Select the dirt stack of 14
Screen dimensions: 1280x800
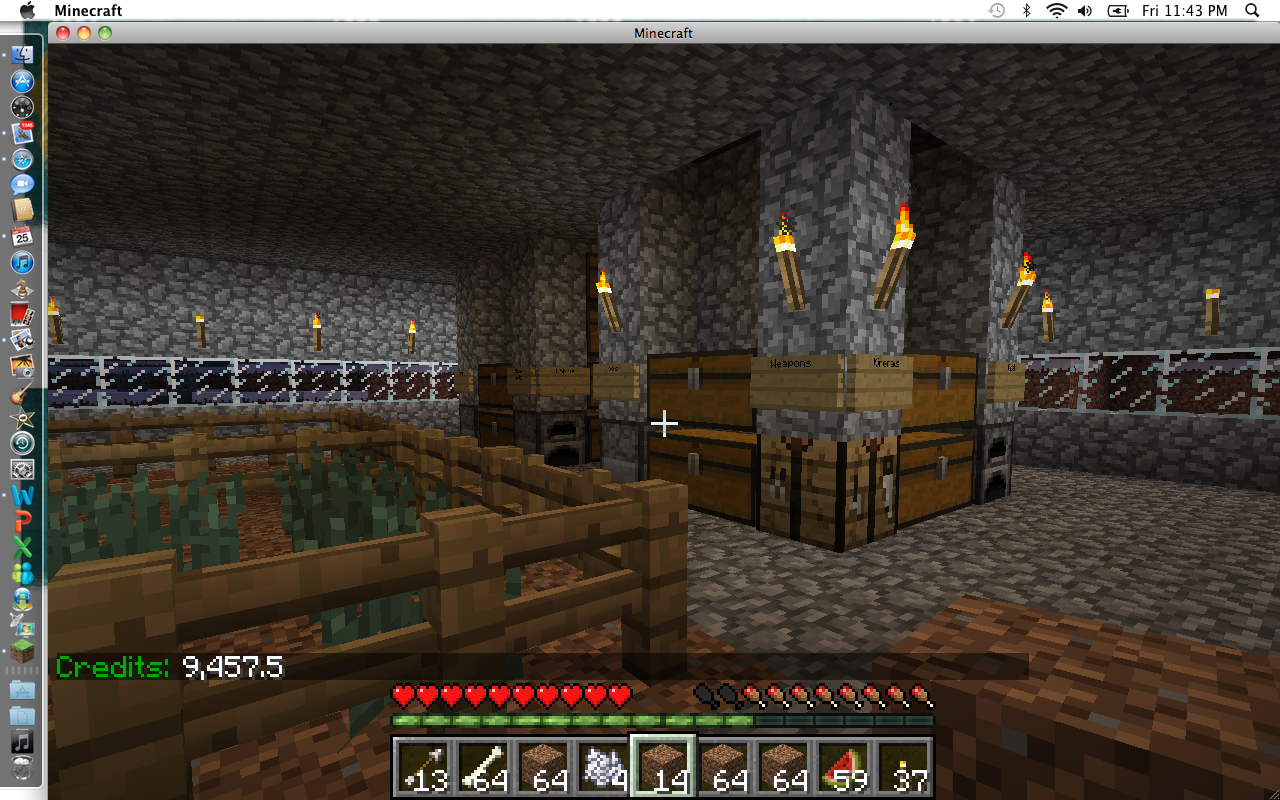(662, 768)
